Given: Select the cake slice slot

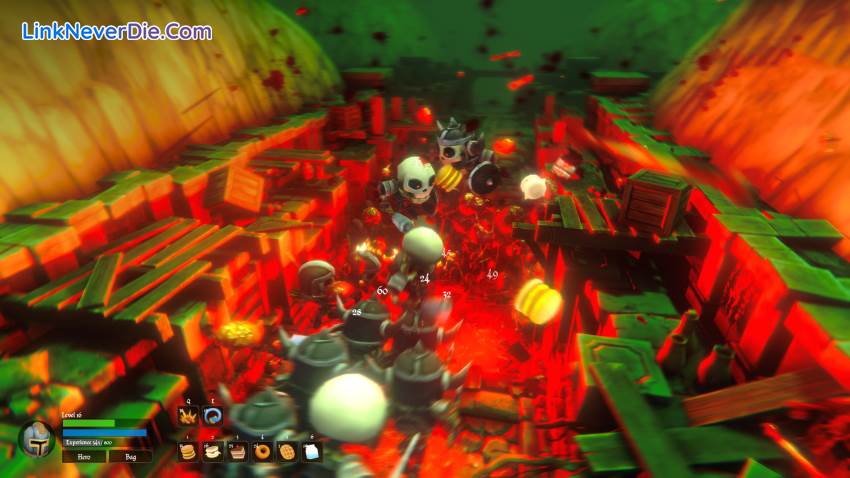Looking at the screenshot, I should tap(237, 451).
